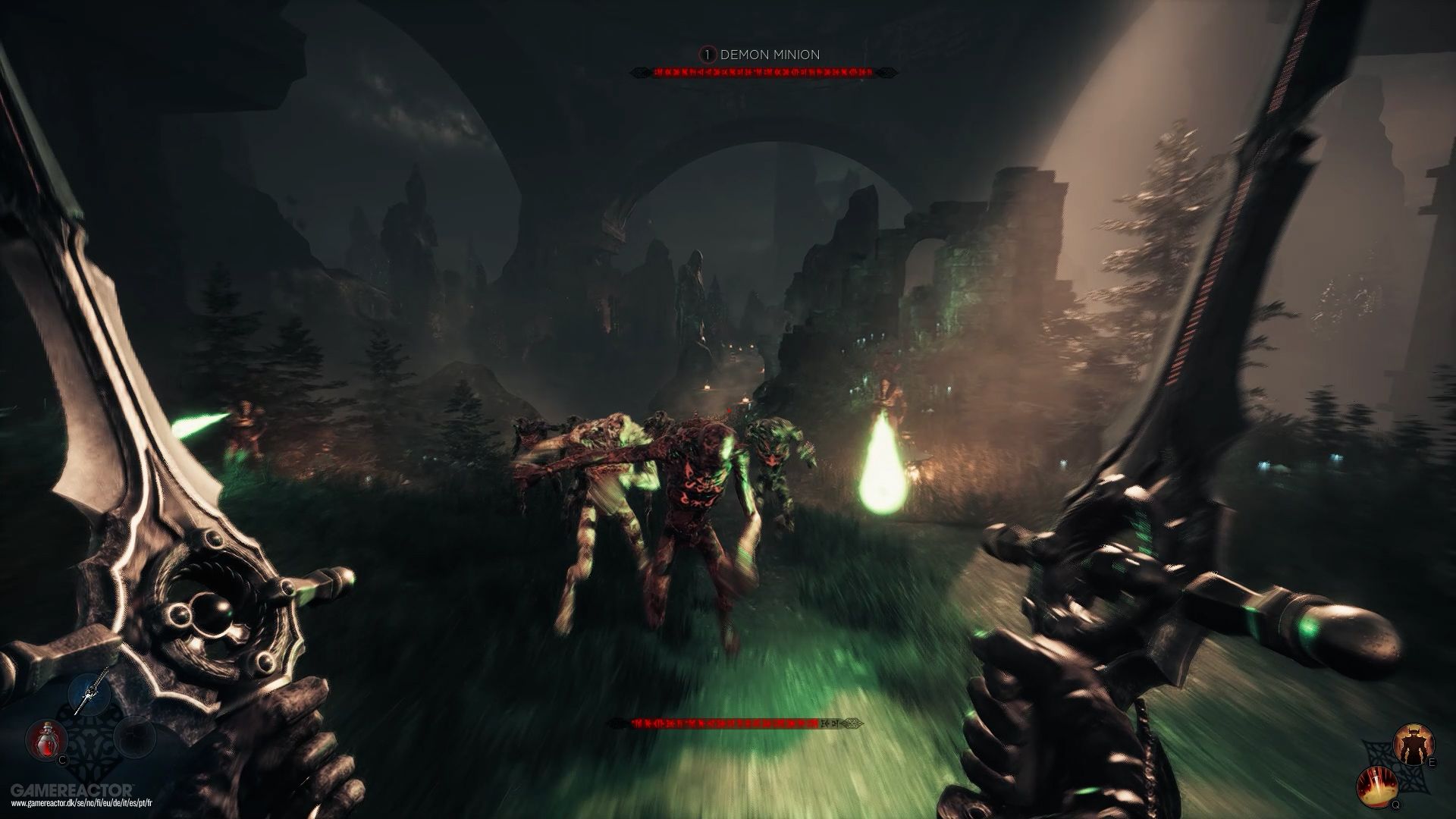This screenshot has height=819, width=1456.
Task: Use the red health potion slot
Action: tap(45, 742)
